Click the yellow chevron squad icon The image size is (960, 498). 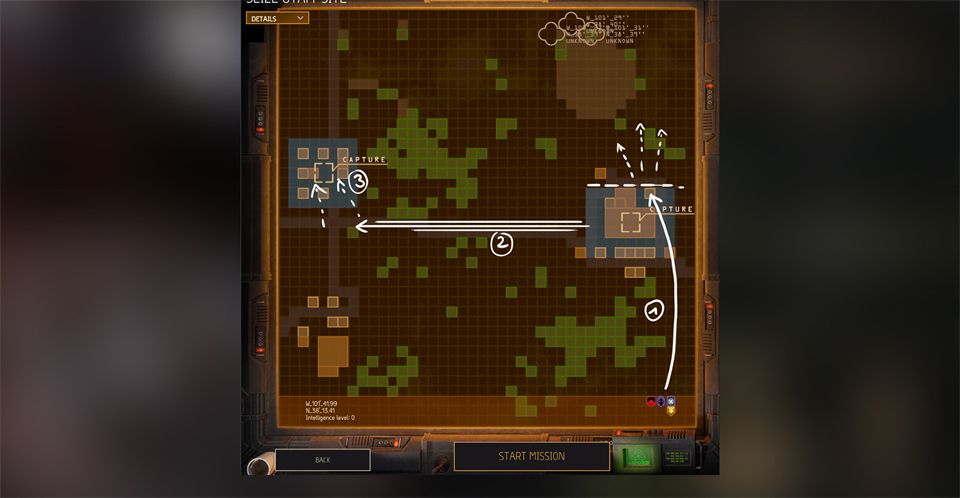click(671, 410)
